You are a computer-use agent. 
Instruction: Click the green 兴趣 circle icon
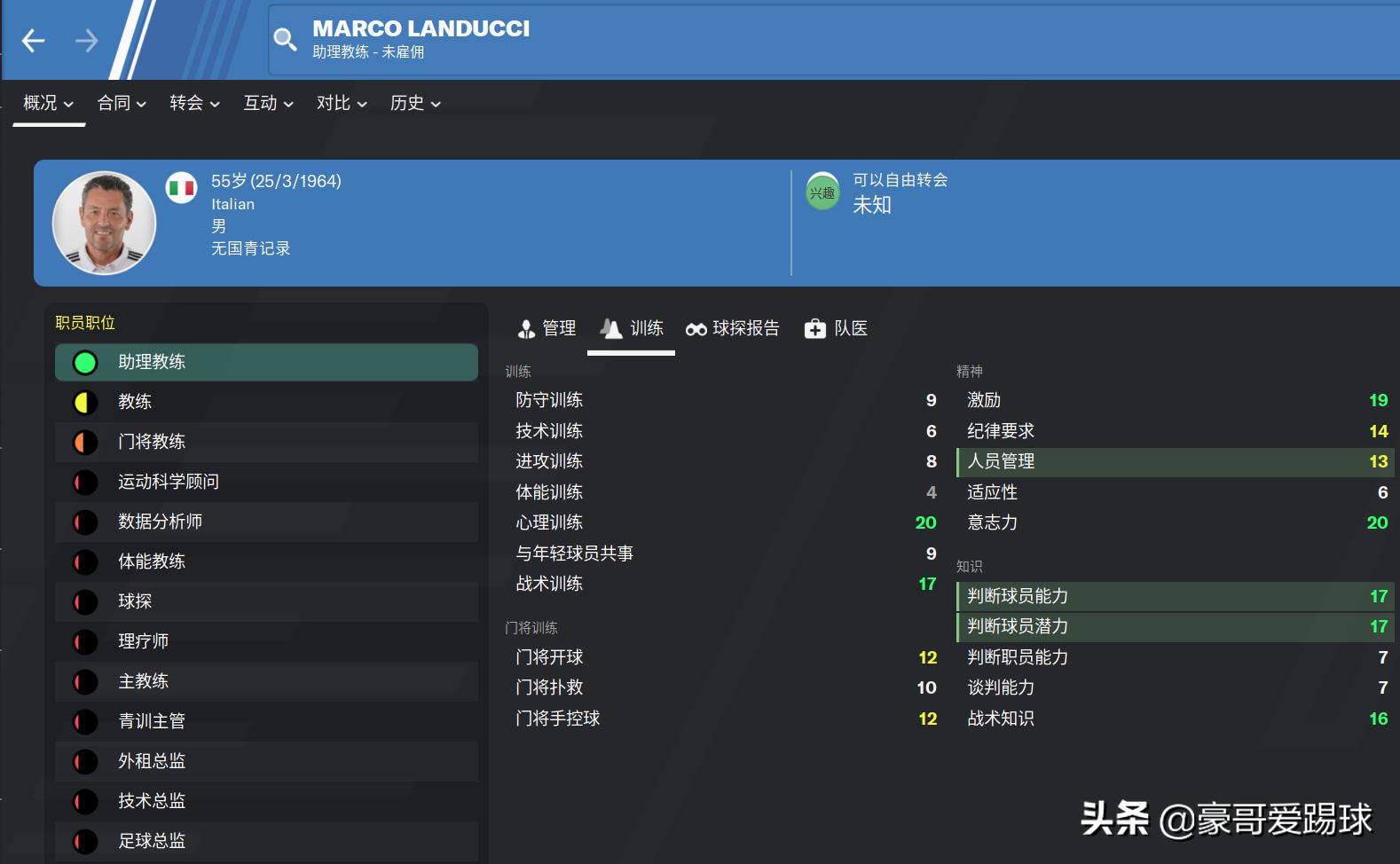click(822, 190)
